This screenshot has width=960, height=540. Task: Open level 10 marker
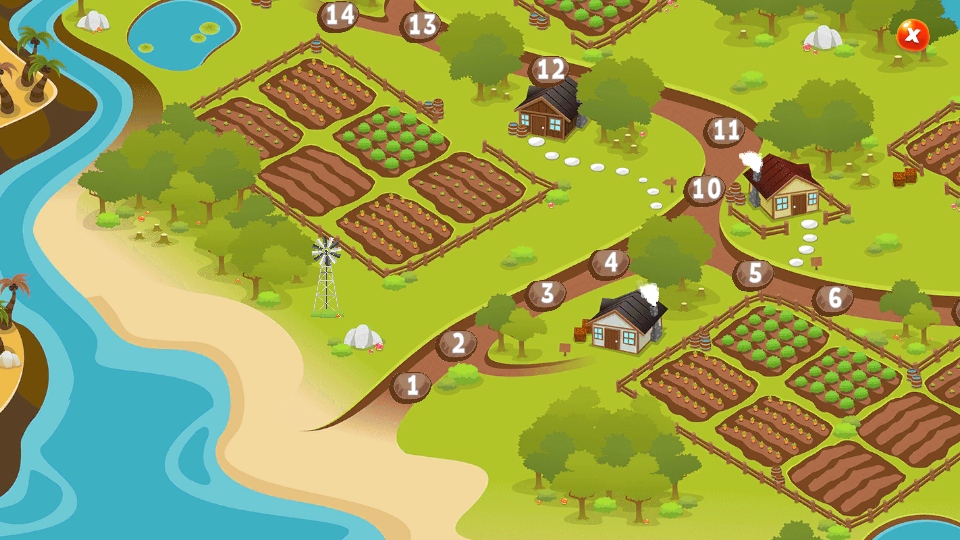coord(705,188)
